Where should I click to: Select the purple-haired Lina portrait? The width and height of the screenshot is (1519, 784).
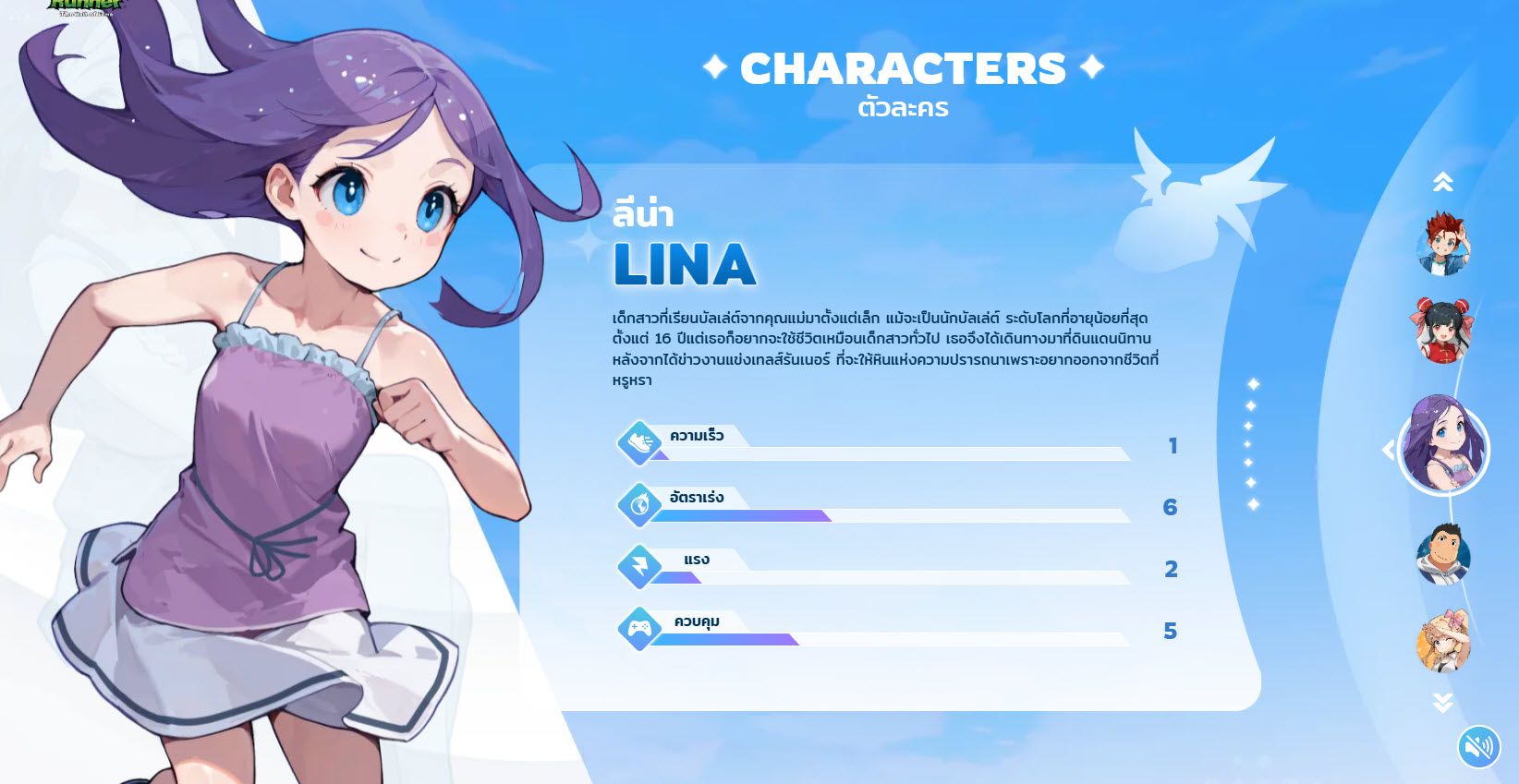[x=1443, y=449]
